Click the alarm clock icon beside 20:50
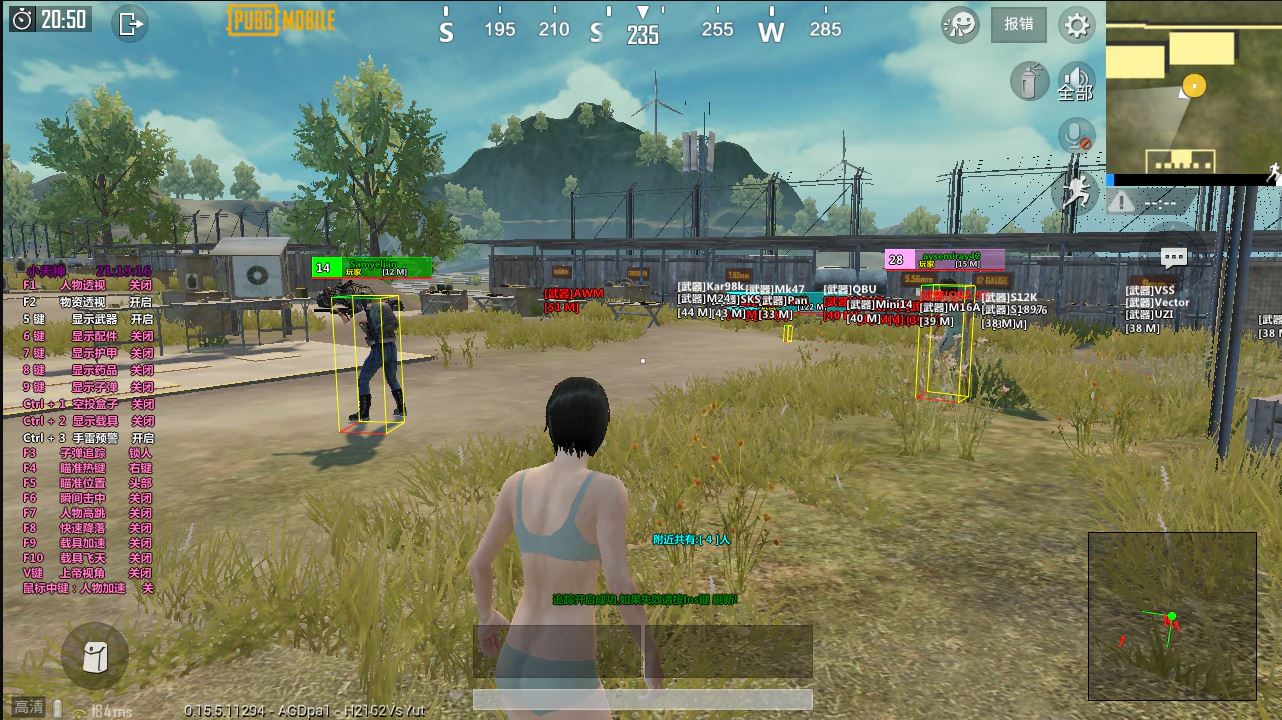The width and height of the screenshot is (1282, 720). tap(22, 17)
